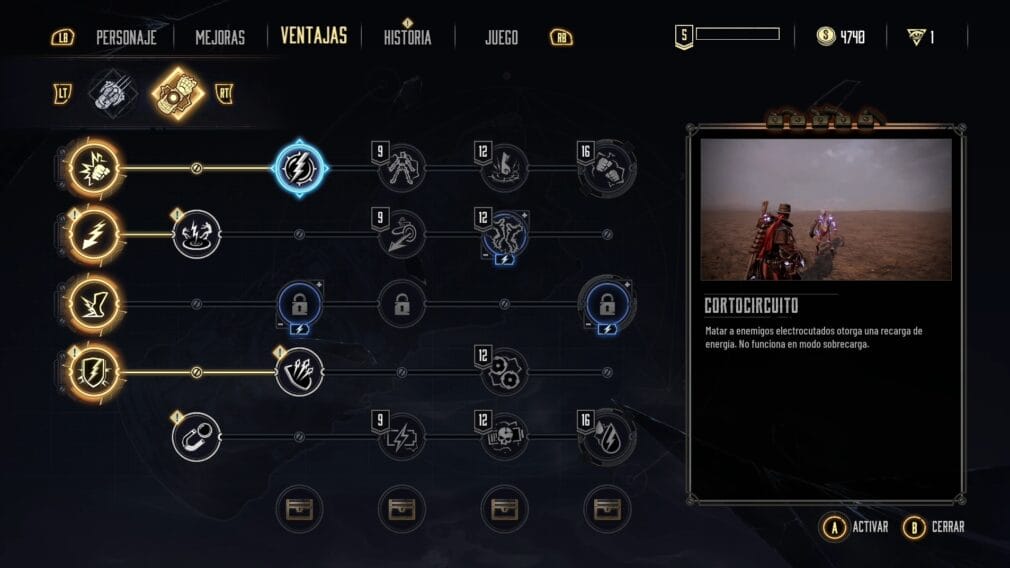
Task: Select the level 12 skull battery perk
Action: pyautogui.click(x=505, y=437)
